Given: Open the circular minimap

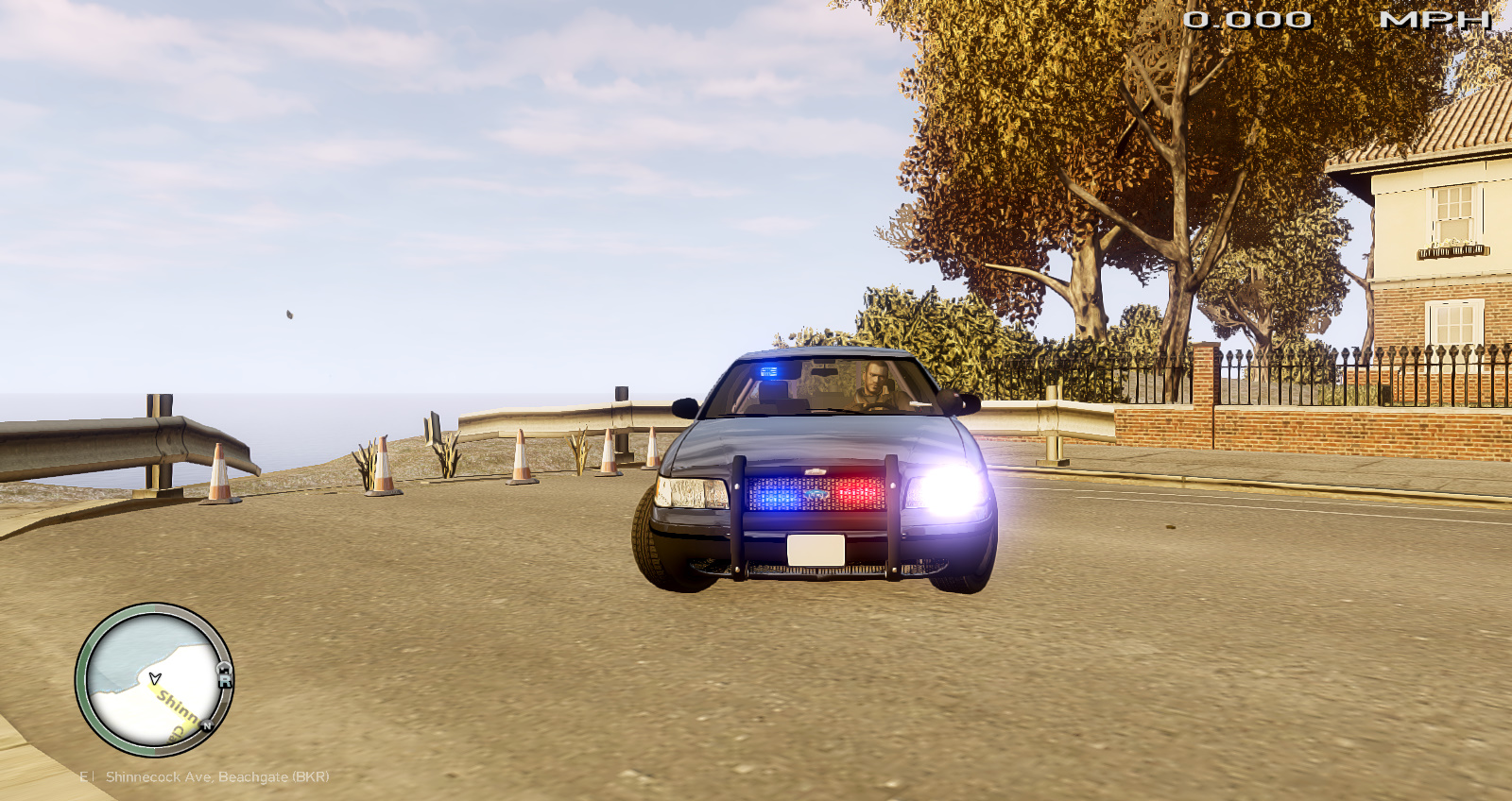Looking at the screenshot, I should click(x=154, y=679).
